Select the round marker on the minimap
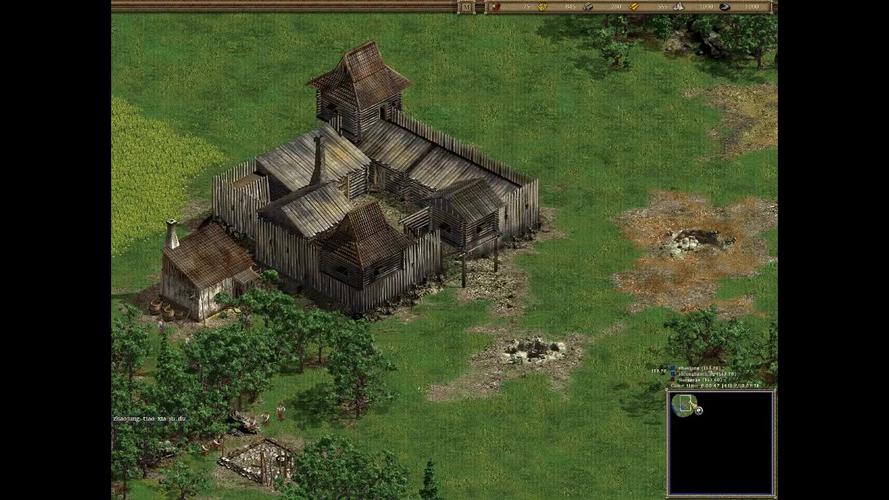This screenshot has height=500, width=889. click(699, 409)
